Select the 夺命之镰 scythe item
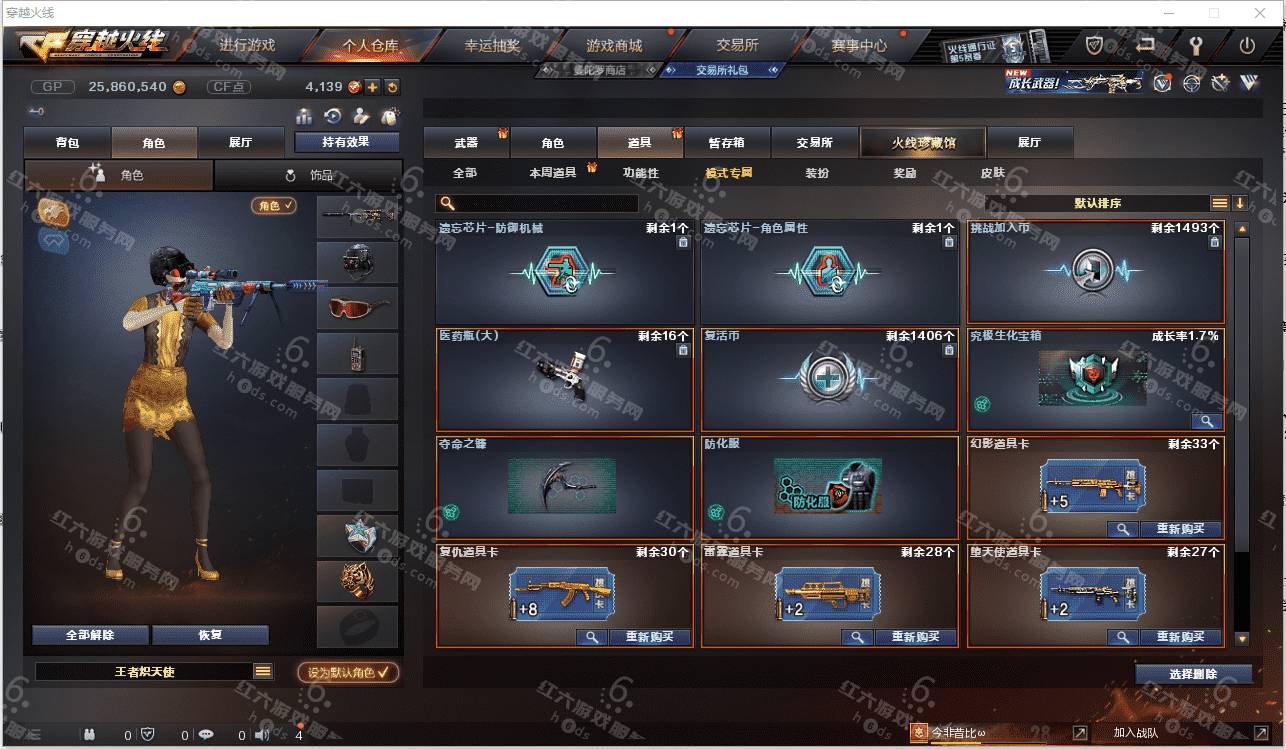 coord(564,487)
